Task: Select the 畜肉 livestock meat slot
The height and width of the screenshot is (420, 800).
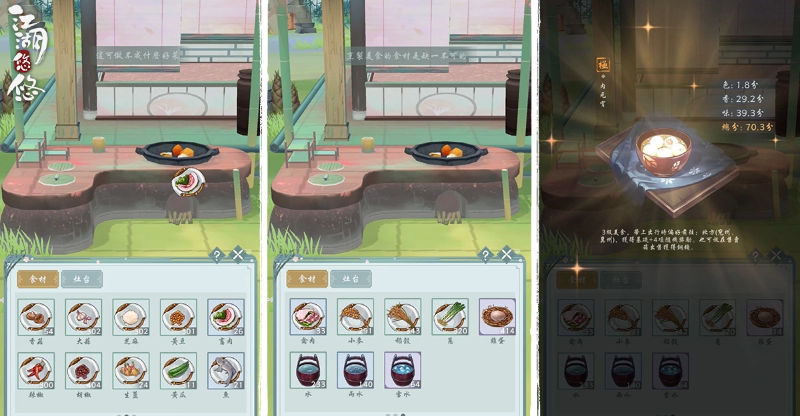Action: click(x=226, y=316)
